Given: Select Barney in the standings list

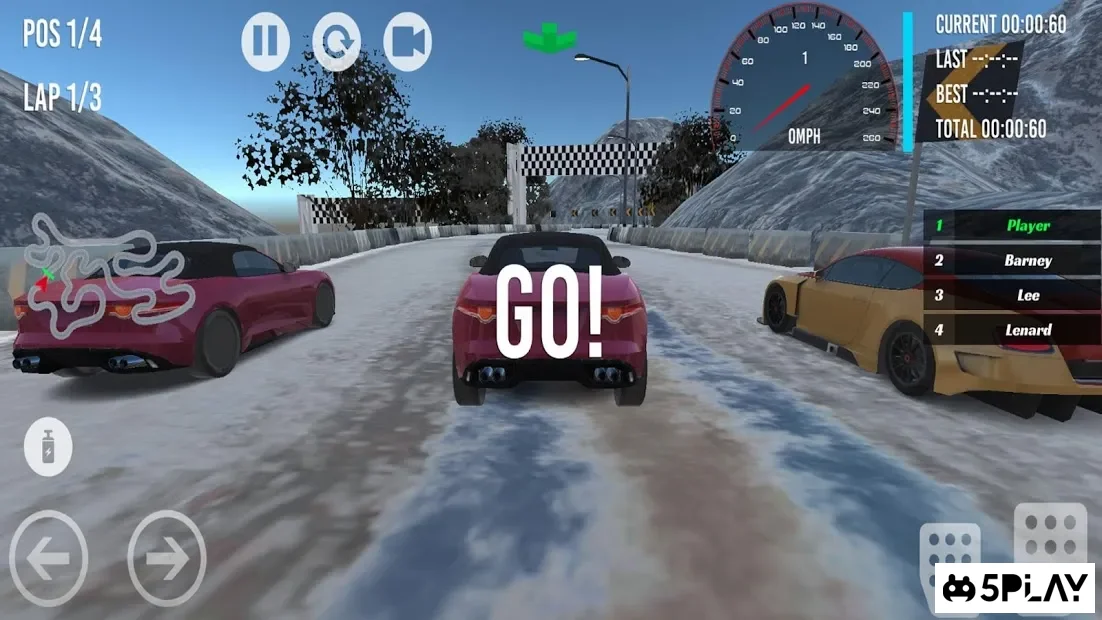Looking at the screenshot, I should tap(1010, 260).
